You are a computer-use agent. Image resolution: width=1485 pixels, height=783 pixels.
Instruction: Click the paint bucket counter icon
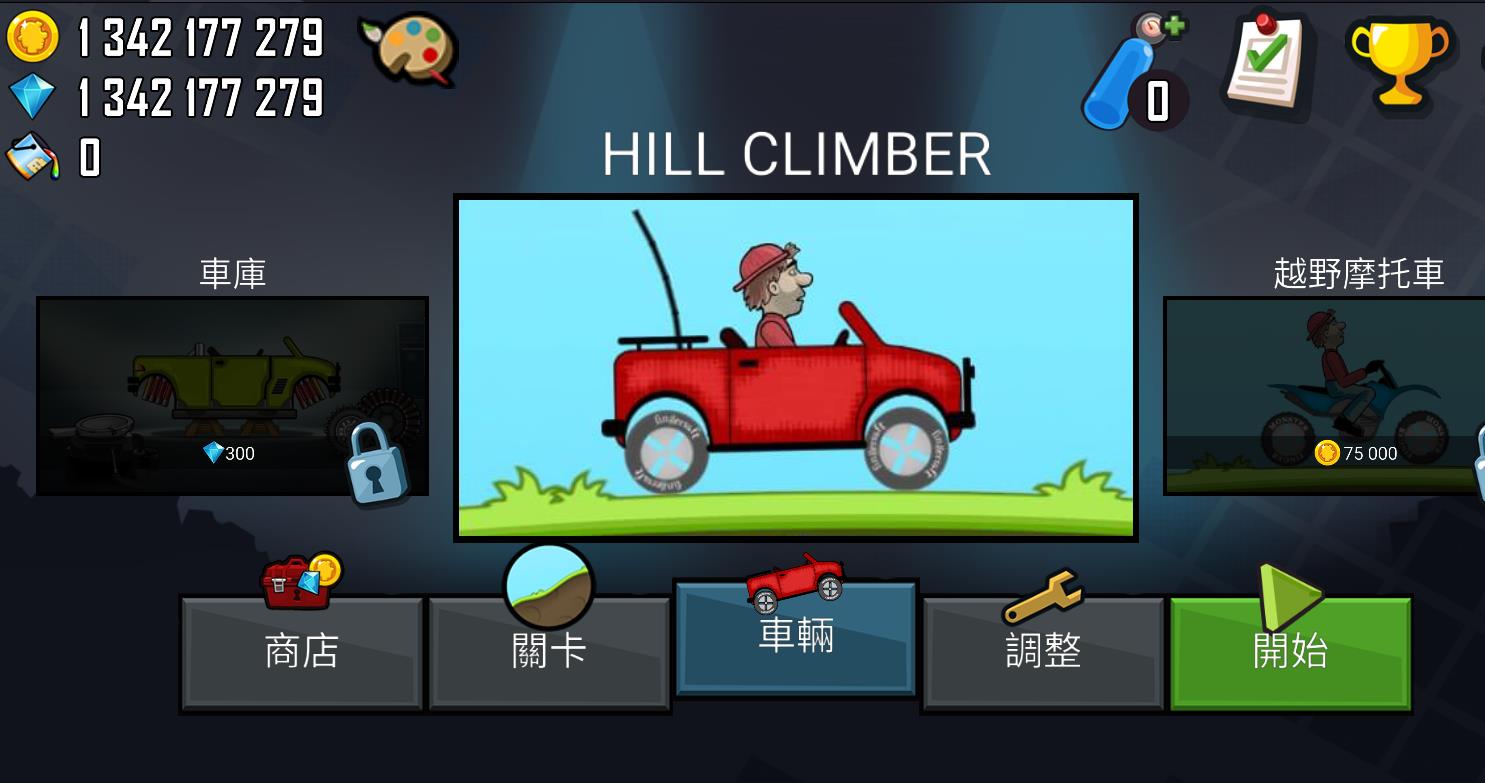click(33, 157)
